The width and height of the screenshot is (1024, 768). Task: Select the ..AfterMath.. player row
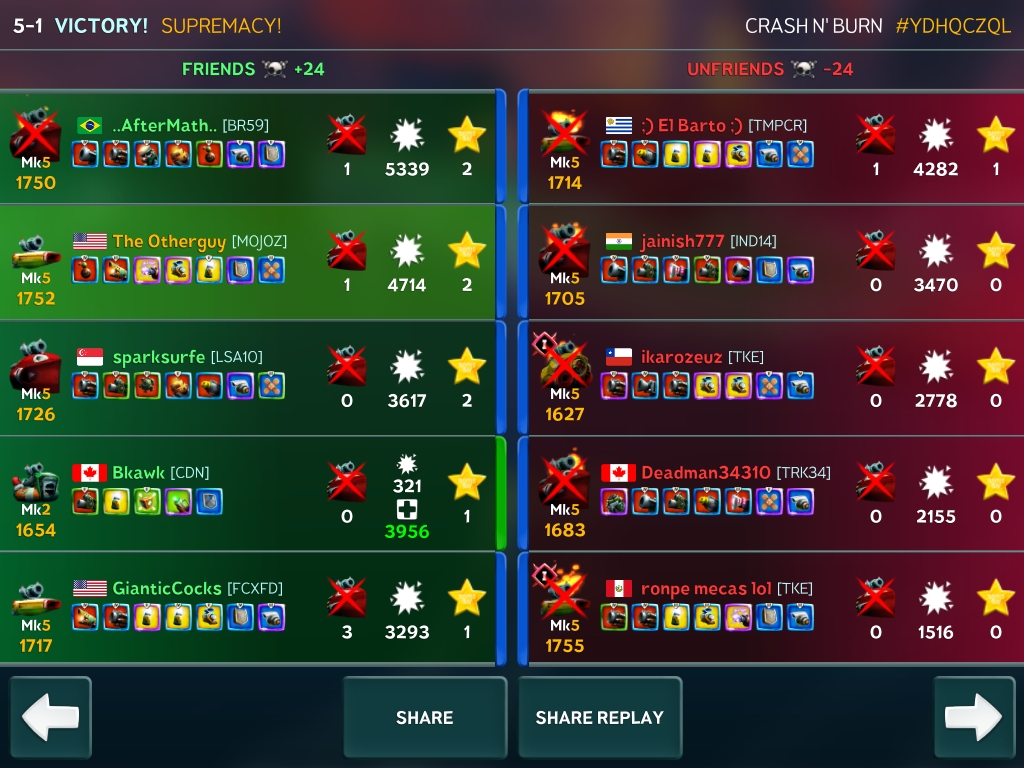tap(250, 146)
